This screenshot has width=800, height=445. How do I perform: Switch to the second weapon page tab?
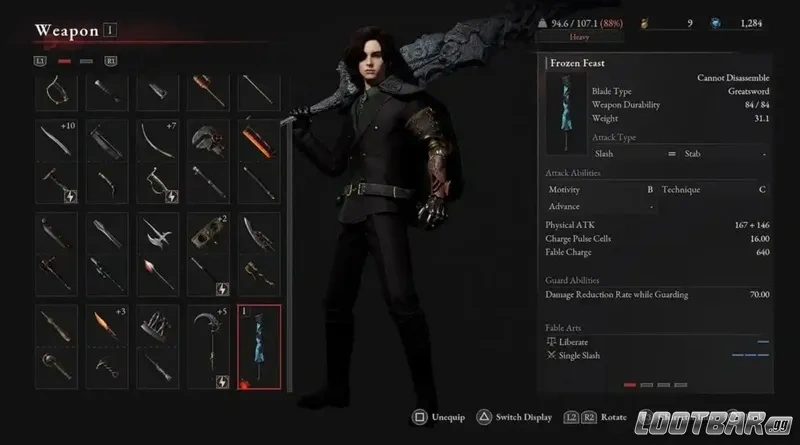pos(85,61)
